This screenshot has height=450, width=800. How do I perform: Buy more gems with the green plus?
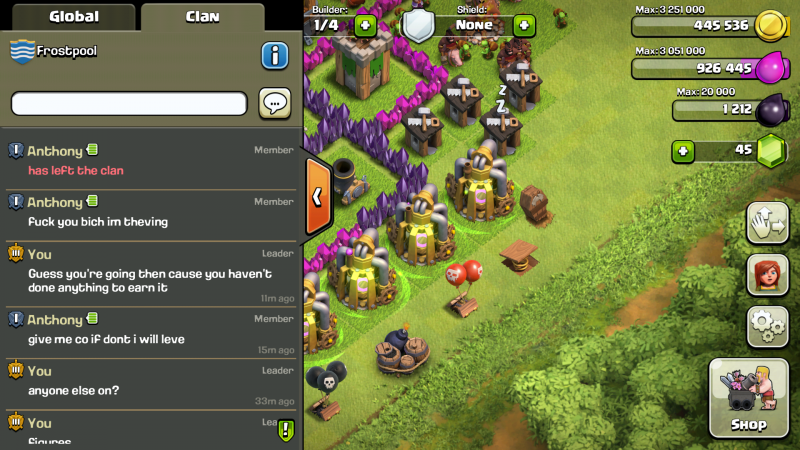click(683, 151)
